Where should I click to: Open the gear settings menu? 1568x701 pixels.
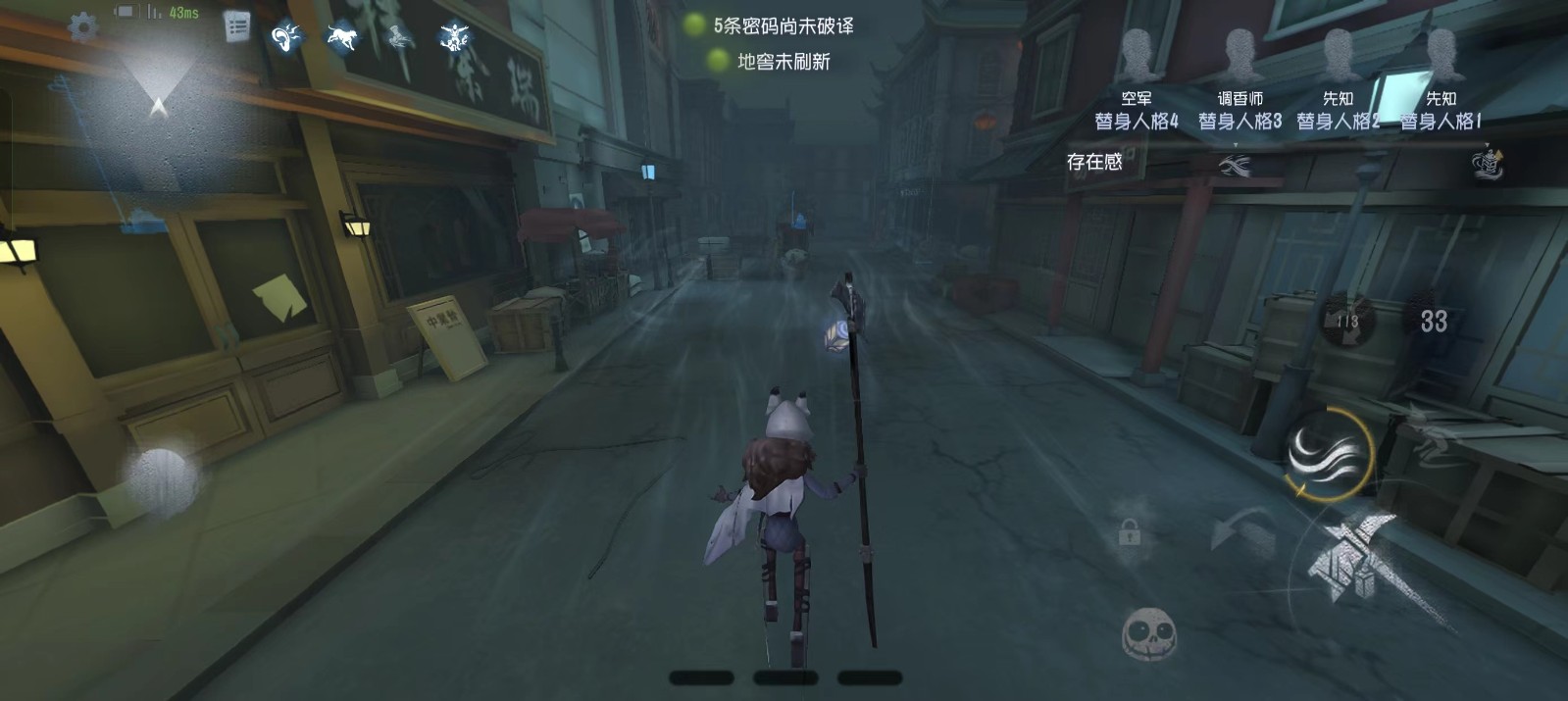(x=82, y=26)
